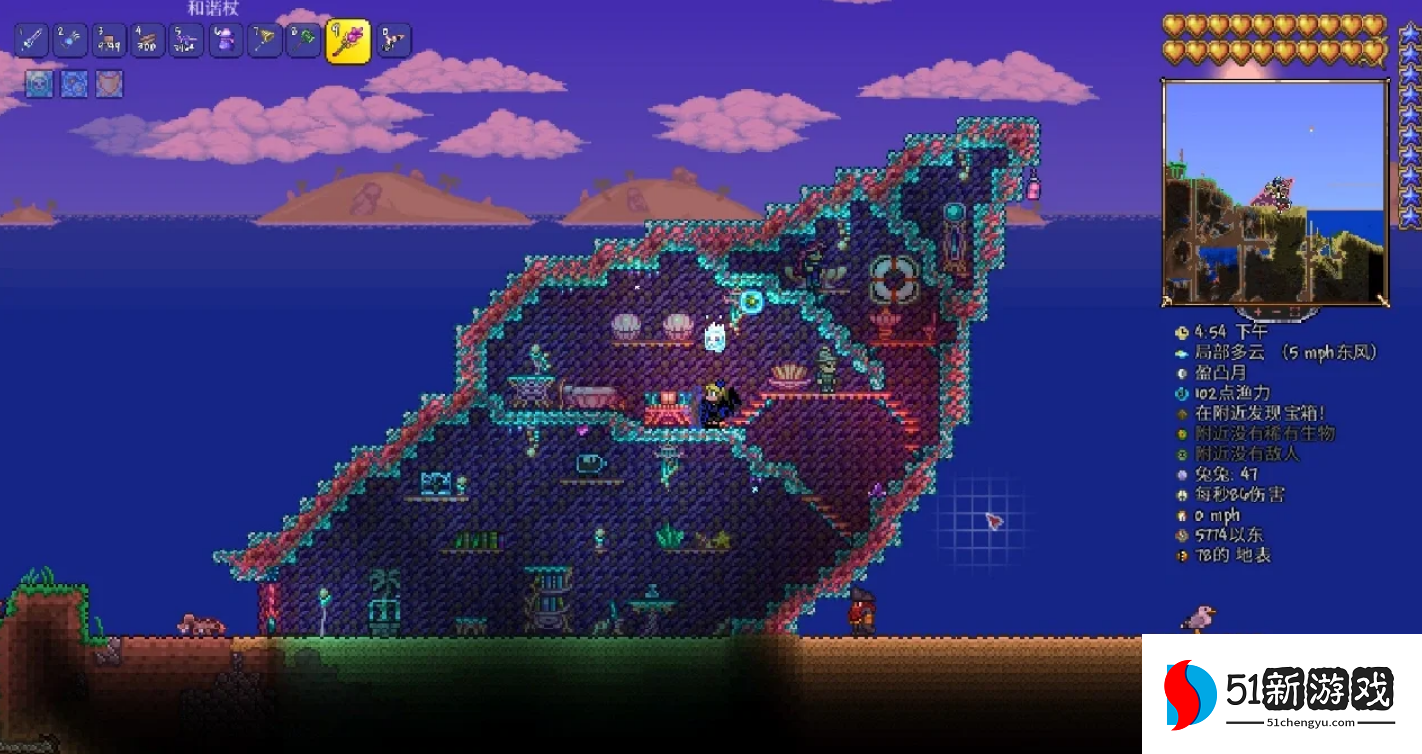Equip the golden bug net in slot 7
The image size is (1422, 754).
click(265, 40)
